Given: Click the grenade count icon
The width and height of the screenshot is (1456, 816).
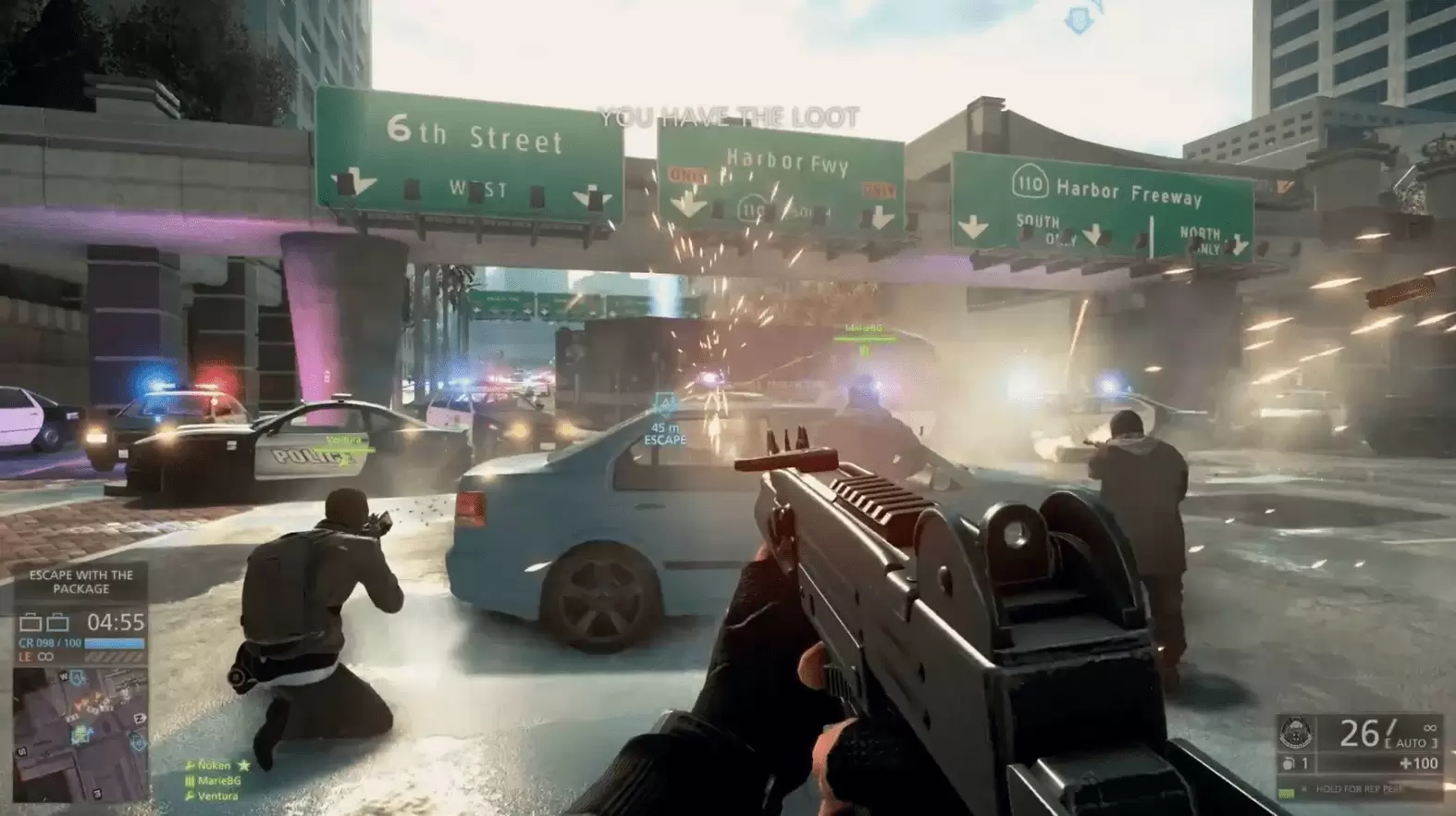Looking at the screenshot, I should click(x=1288, y=762).
